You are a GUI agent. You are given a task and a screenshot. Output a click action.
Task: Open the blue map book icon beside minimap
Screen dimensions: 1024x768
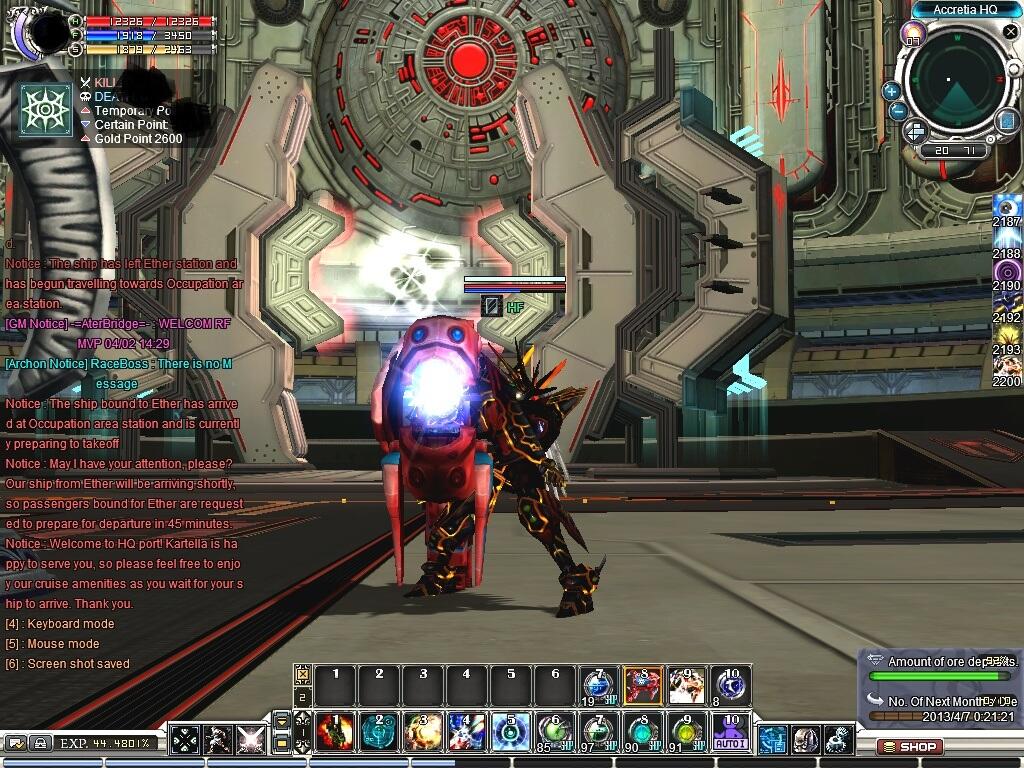pyautogui.click(x=1006, y=121)
